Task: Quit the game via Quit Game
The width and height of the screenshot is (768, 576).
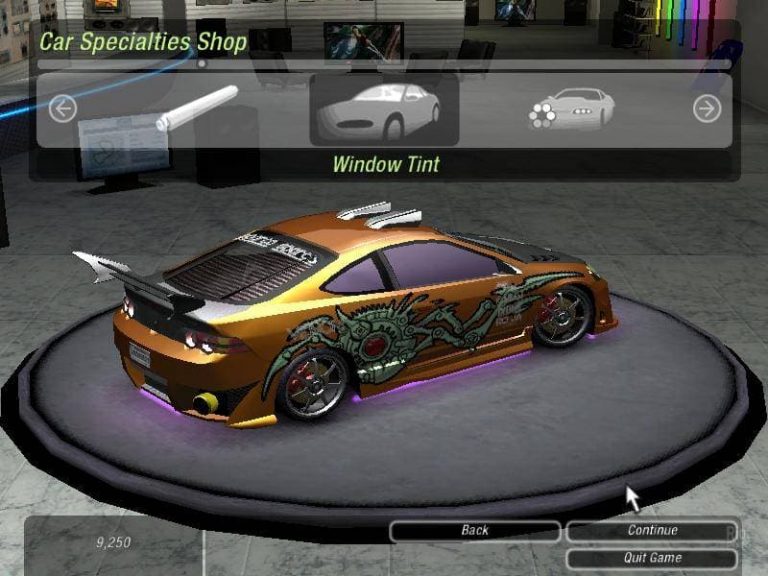Action: pyautogui.click(x=652, y=558)
